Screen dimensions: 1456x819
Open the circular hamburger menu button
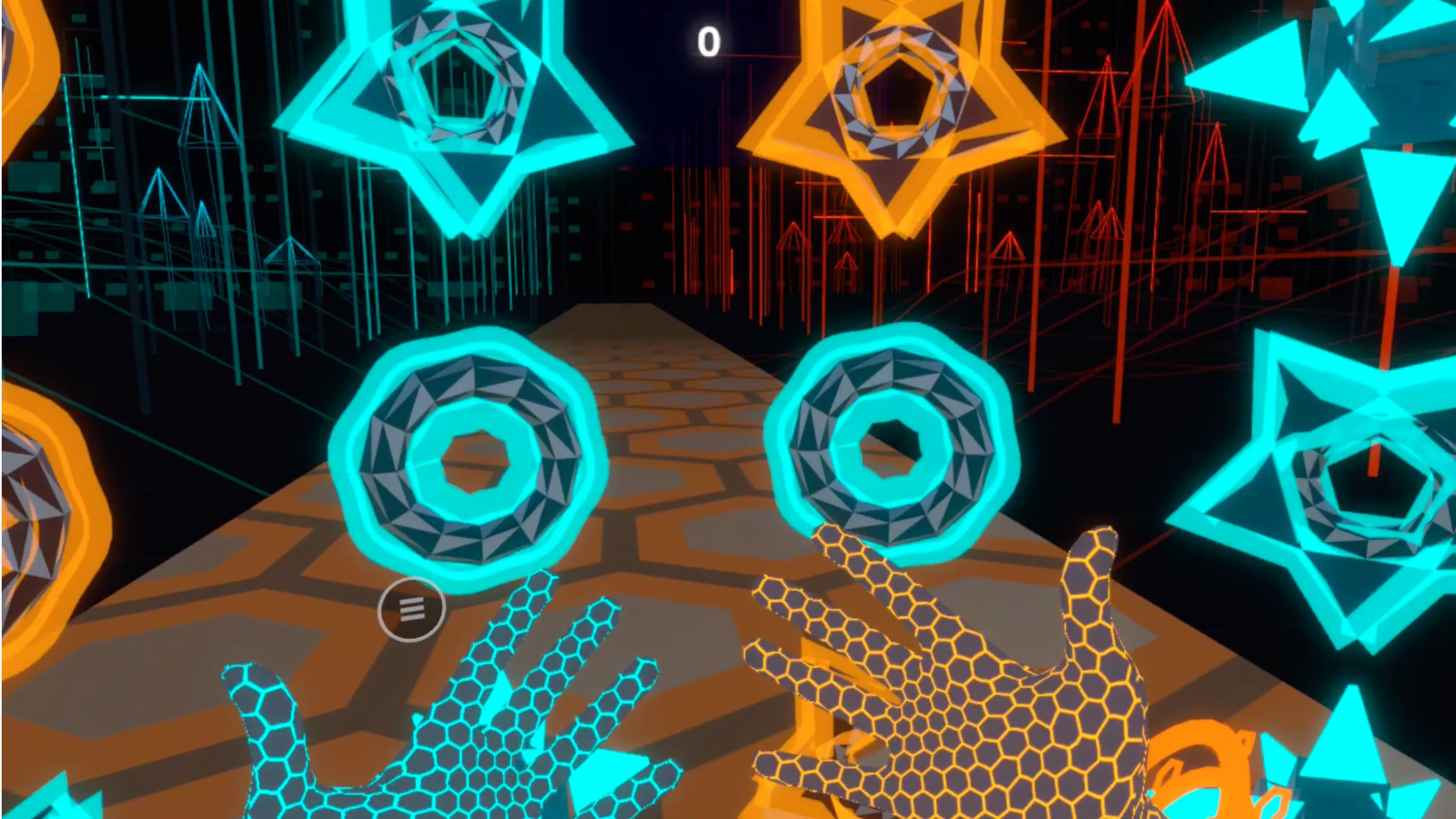[412, 609]
